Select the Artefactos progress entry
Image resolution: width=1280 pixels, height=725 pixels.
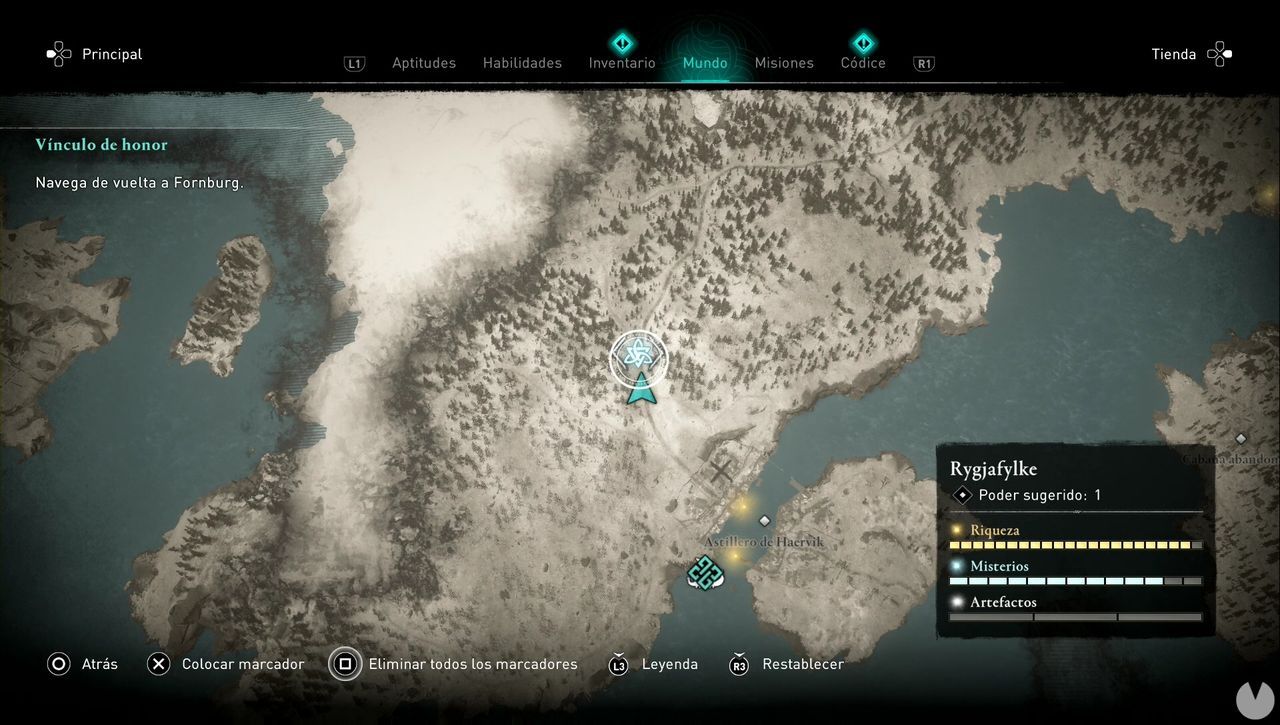pyautogui.click(x=1075, y=609)
